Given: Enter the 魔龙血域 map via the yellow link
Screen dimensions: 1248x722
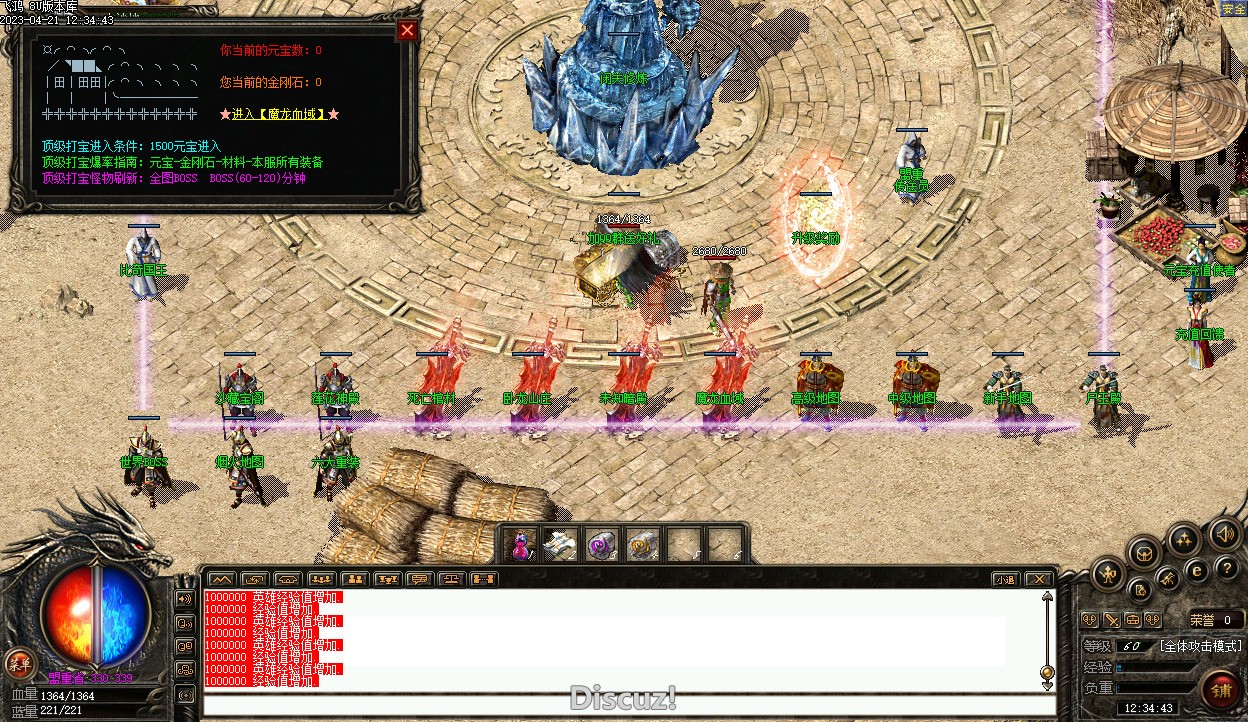Looking at the screenshot, I should tap(279, 114).
